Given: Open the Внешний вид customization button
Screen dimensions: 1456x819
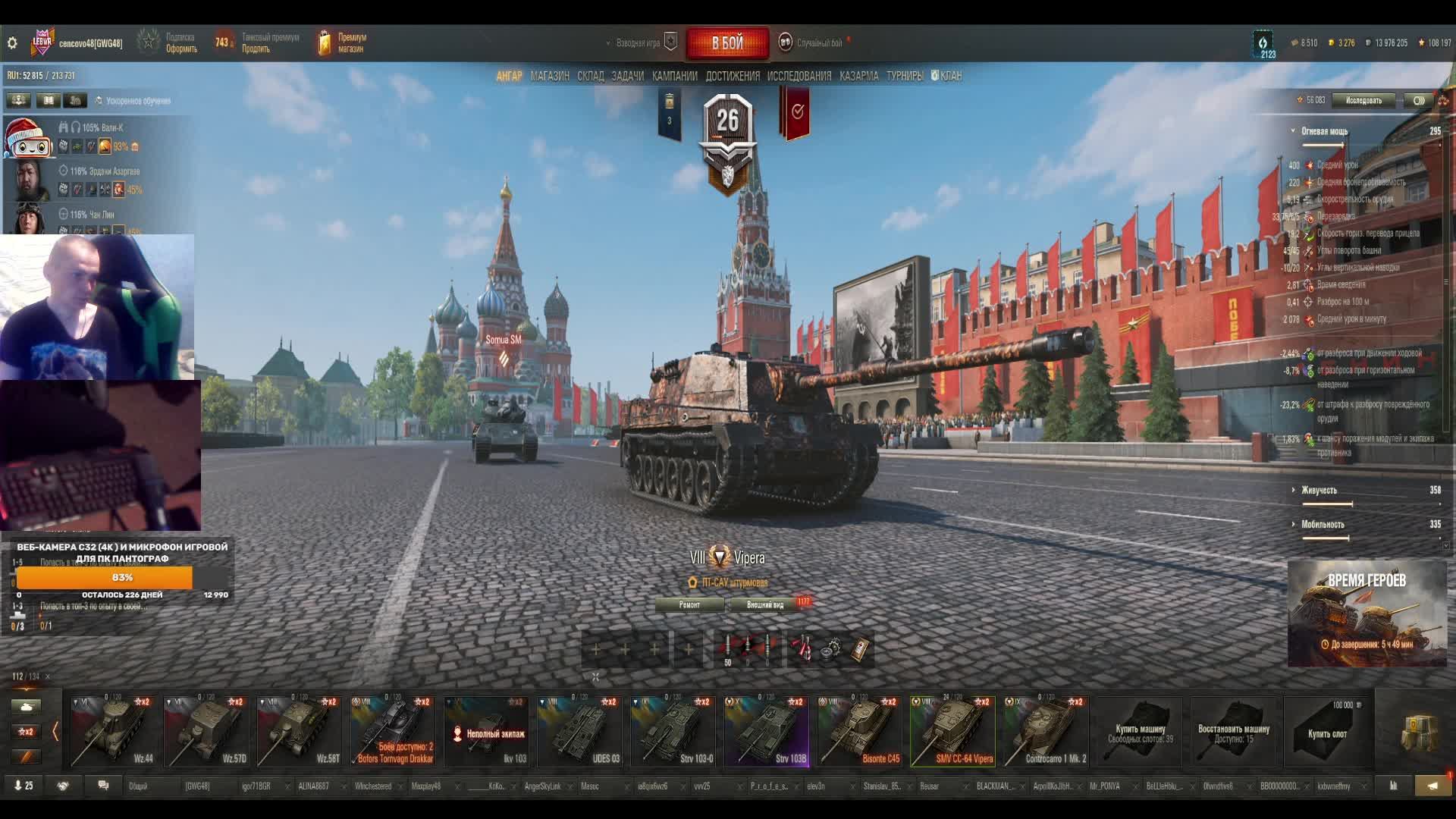Looking at the screenshot, I should [764, 604].
